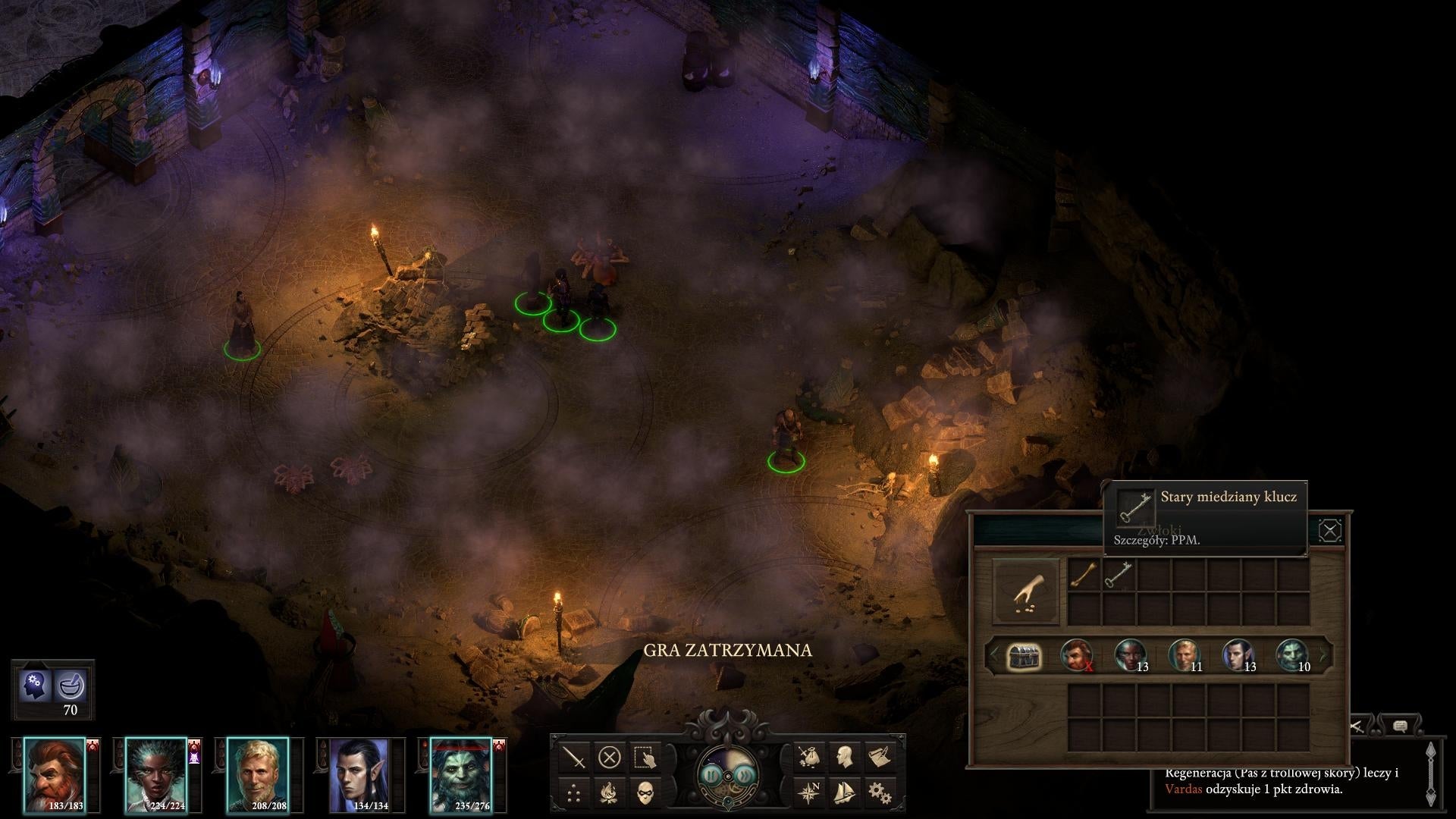Viewport: 1456px width, 819px height.
Task: Open the rest campfire menu
Action: [x=610, y=793]
